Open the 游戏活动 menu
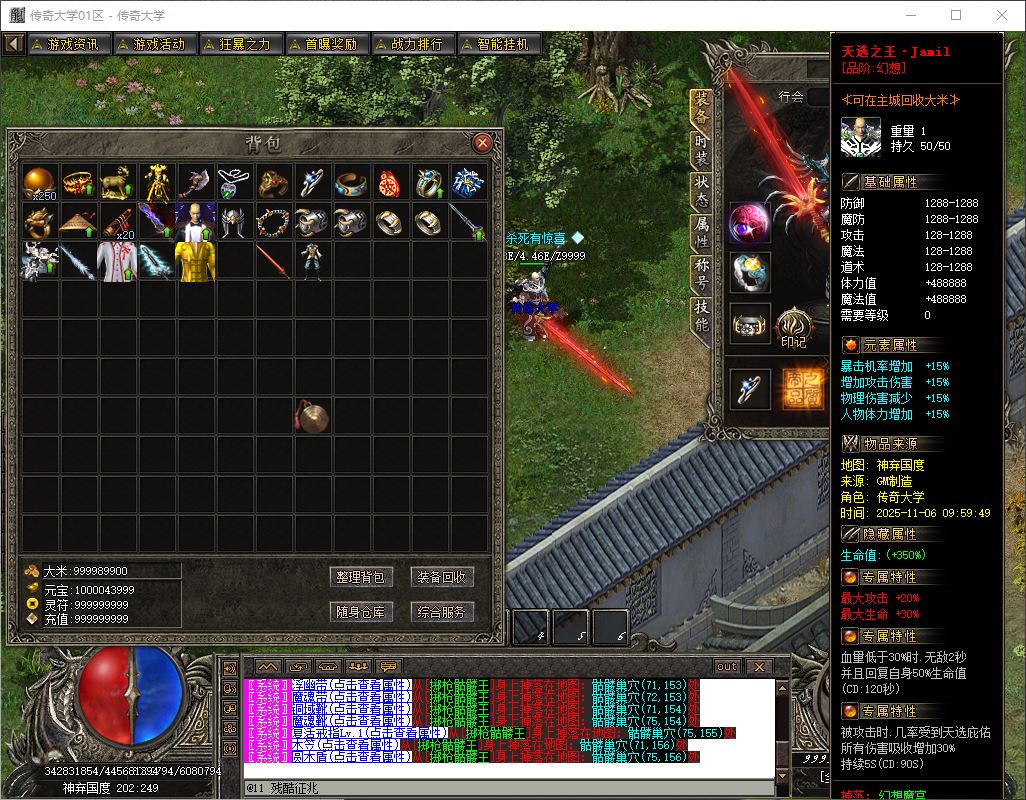 (x=153, y=44)
